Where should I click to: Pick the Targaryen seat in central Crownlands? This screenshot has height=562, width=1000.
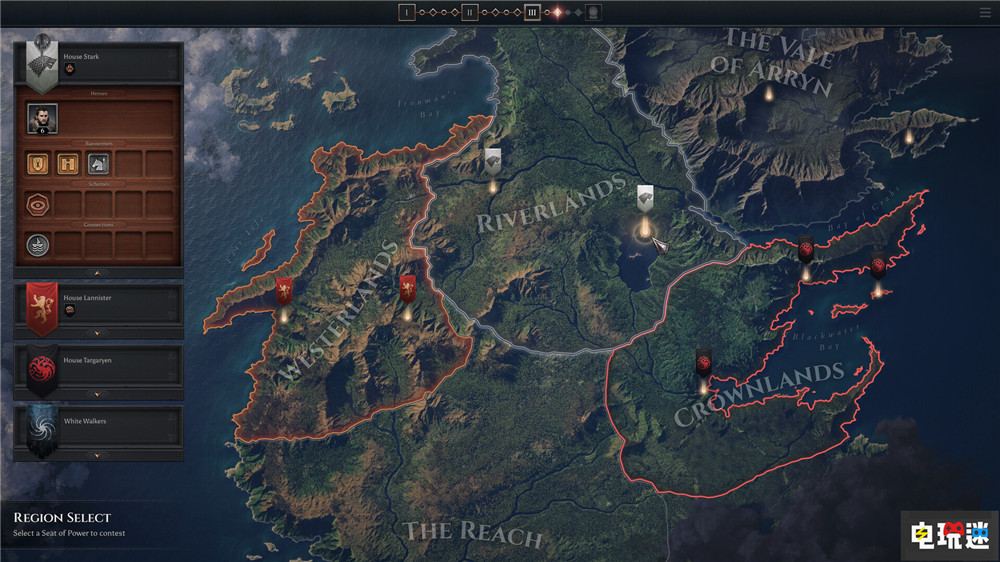coord(703,364)
